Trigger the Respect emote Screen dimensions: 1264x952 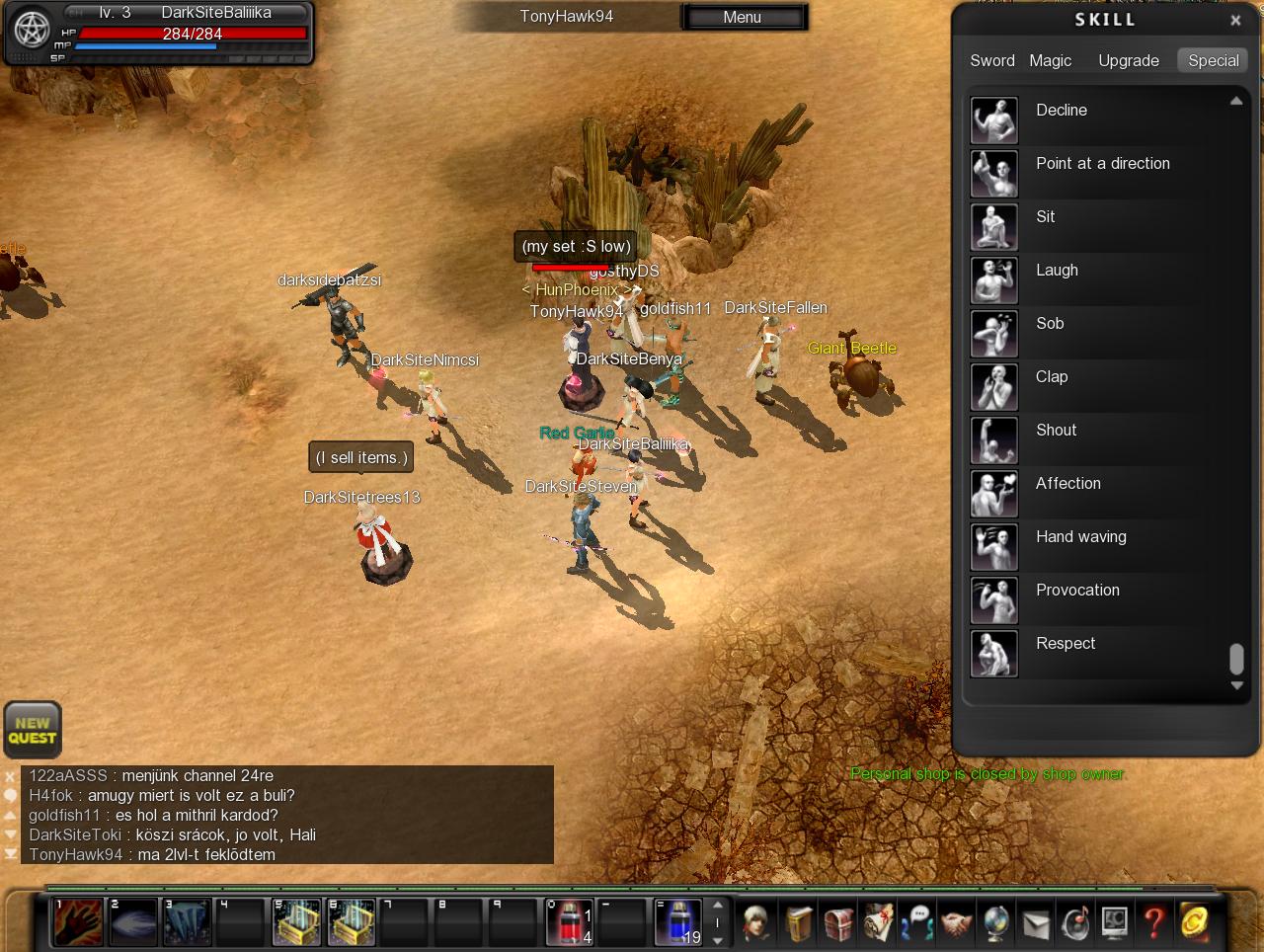coord(994,653)
